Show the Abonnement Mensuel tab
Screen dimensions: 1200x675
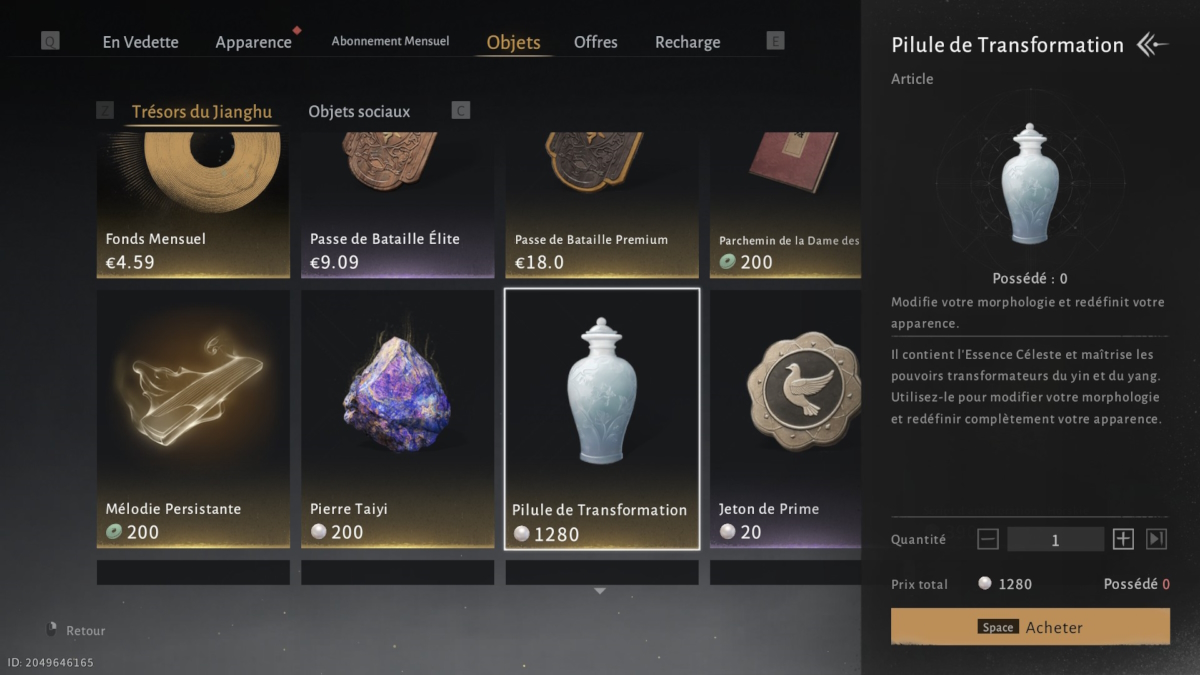tap(390, 42)
